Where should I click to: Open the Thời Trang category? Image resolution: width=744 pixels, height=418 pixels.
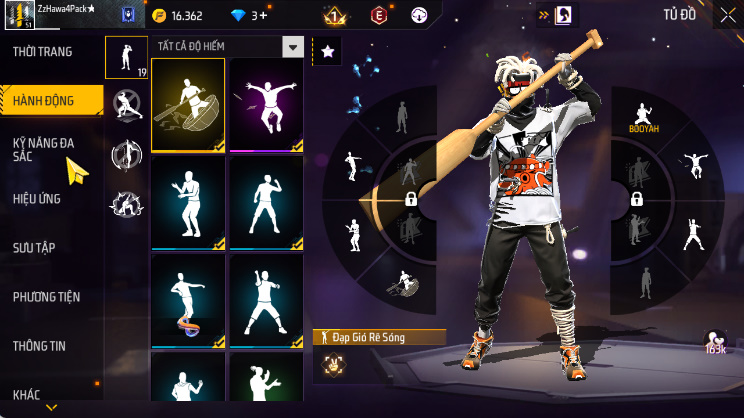(x=42, y=51)
